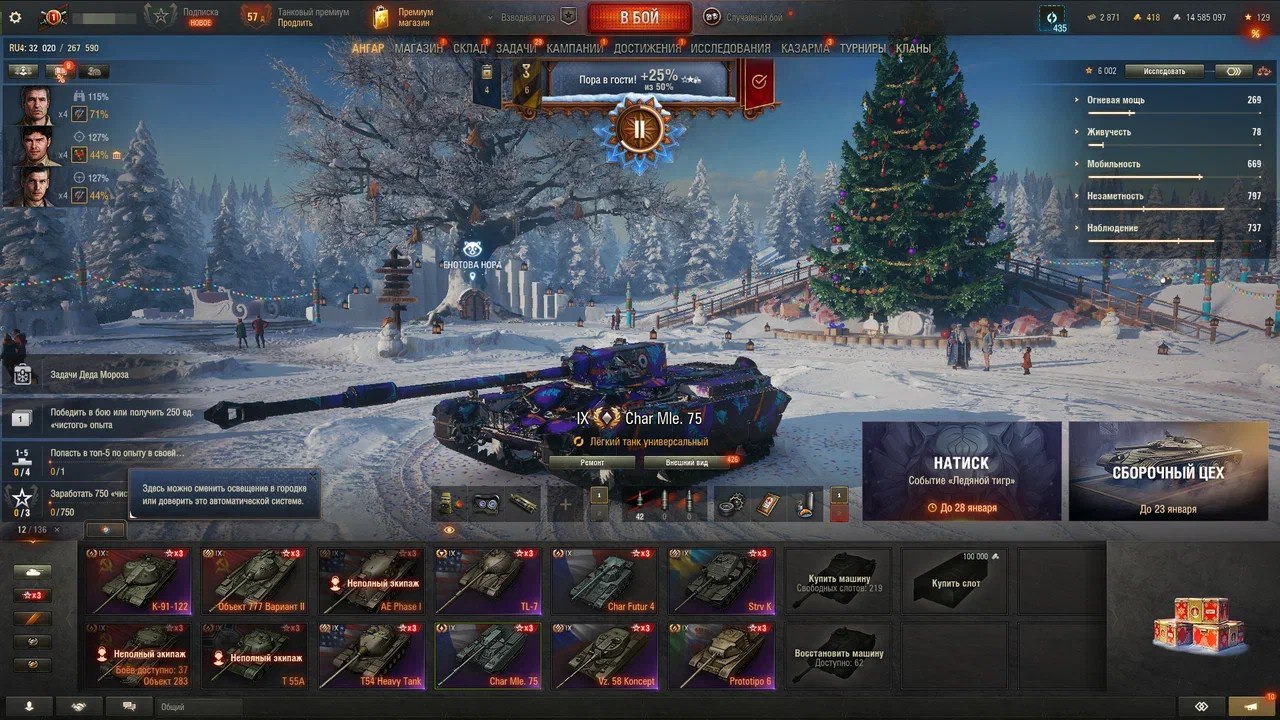The height and width of the screenshot is (720, 1280).
Task: Open the settings gear menu
Action: pyautogui.click(x=15, y=17)
